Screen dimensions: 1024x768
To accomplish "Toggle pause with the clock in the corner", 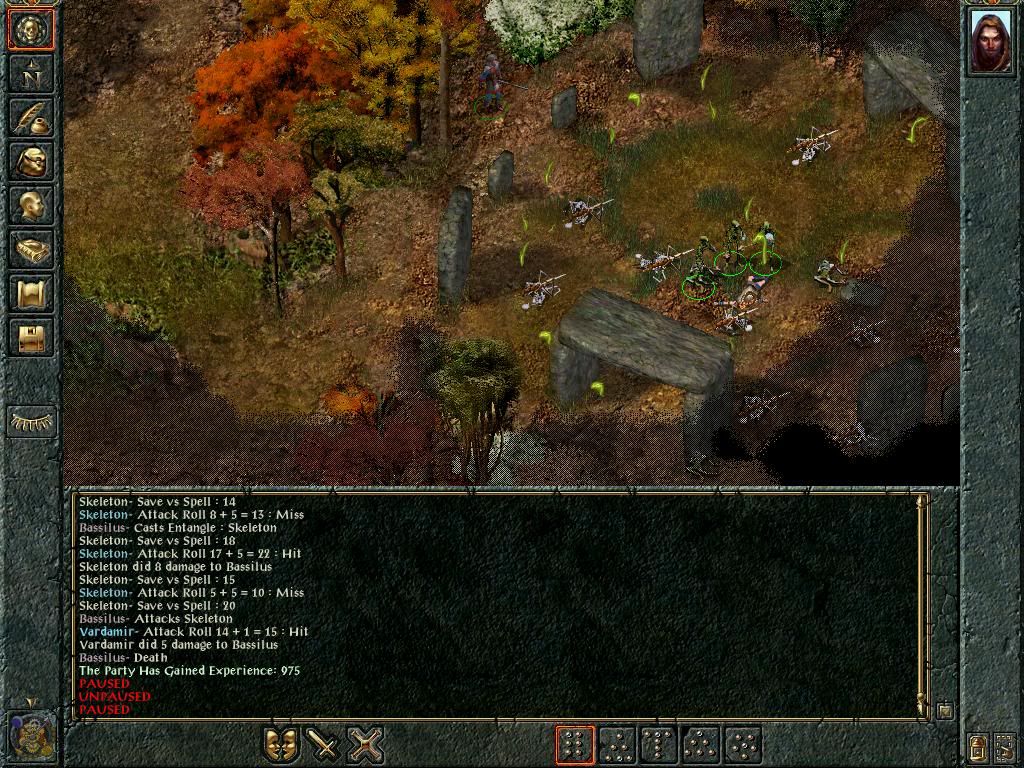I will click(31, 734).
